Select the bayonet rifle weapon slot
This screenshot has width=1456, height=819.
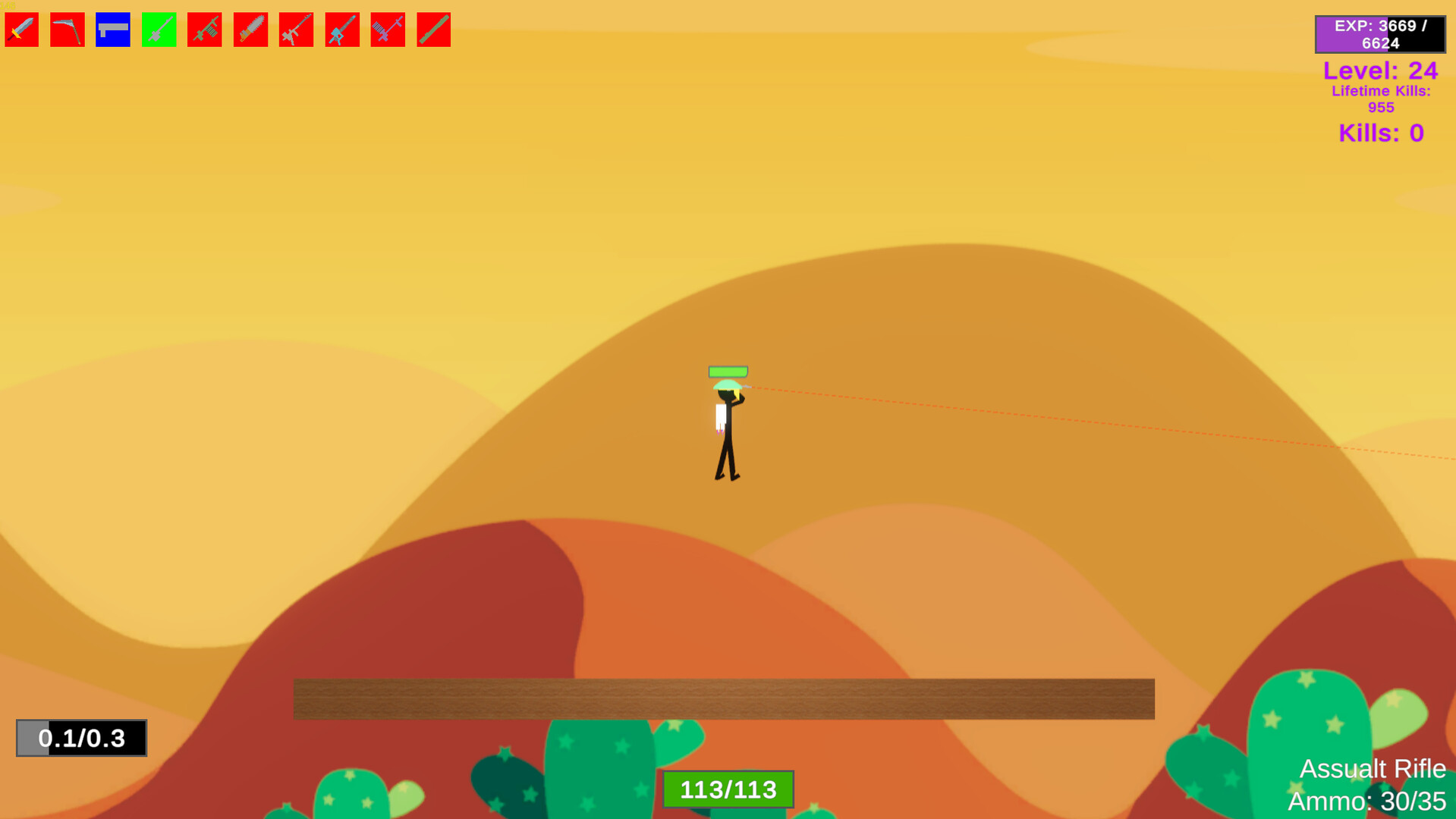click(296, 30)
